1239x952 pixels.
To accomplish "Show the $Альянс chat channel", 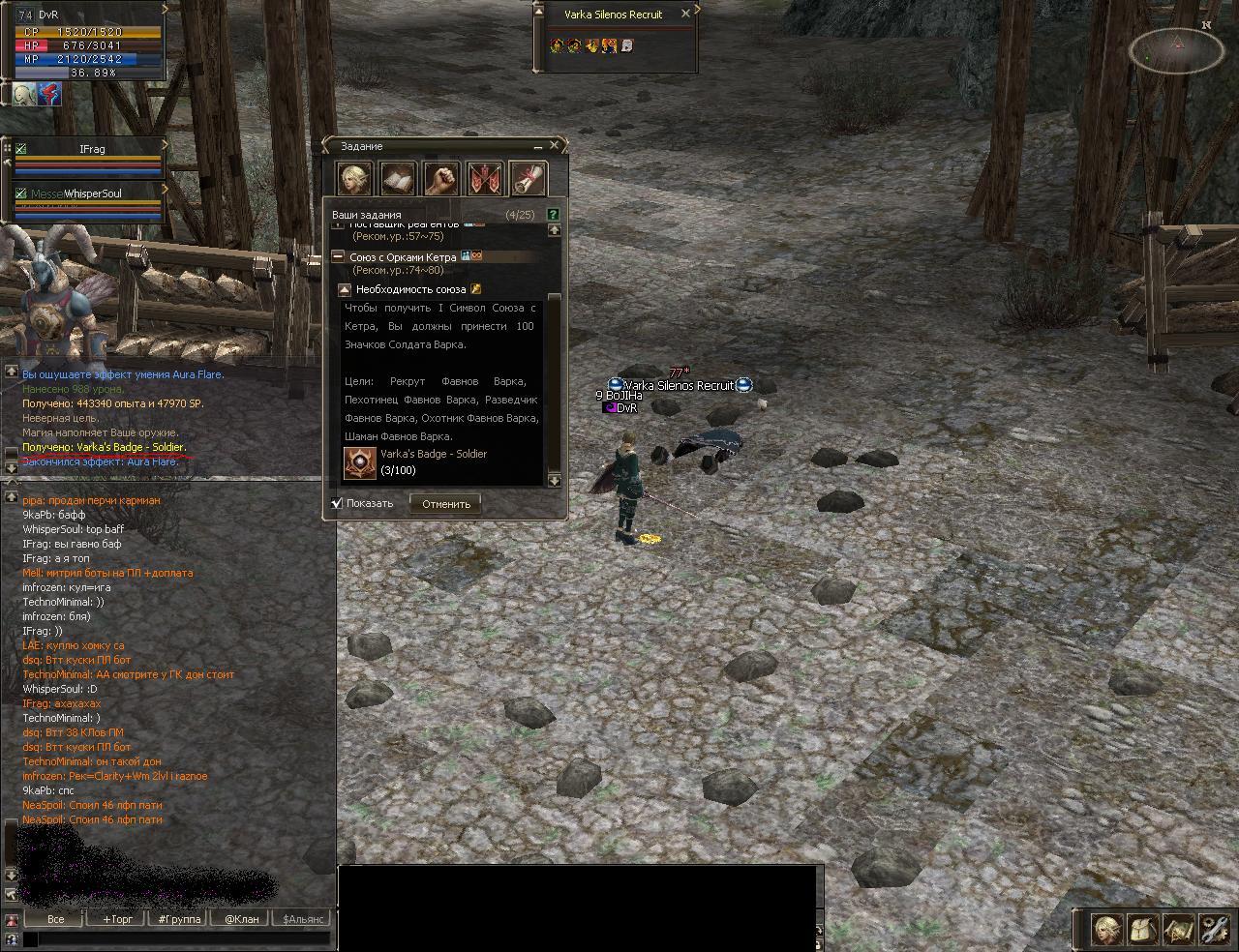I will click(303, 919).
